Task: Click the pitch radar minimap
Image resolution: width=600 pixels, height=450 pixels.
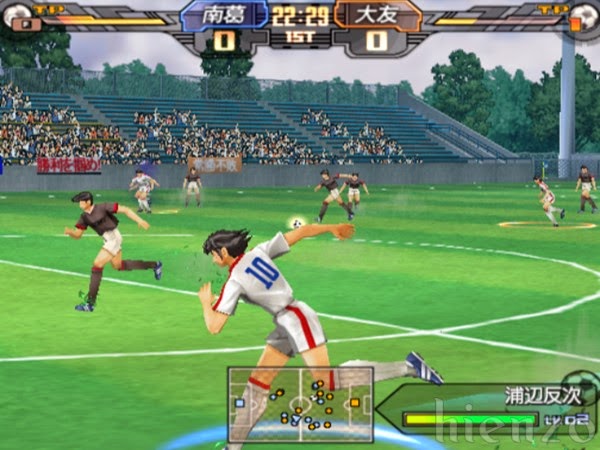Action: [300, 404]
